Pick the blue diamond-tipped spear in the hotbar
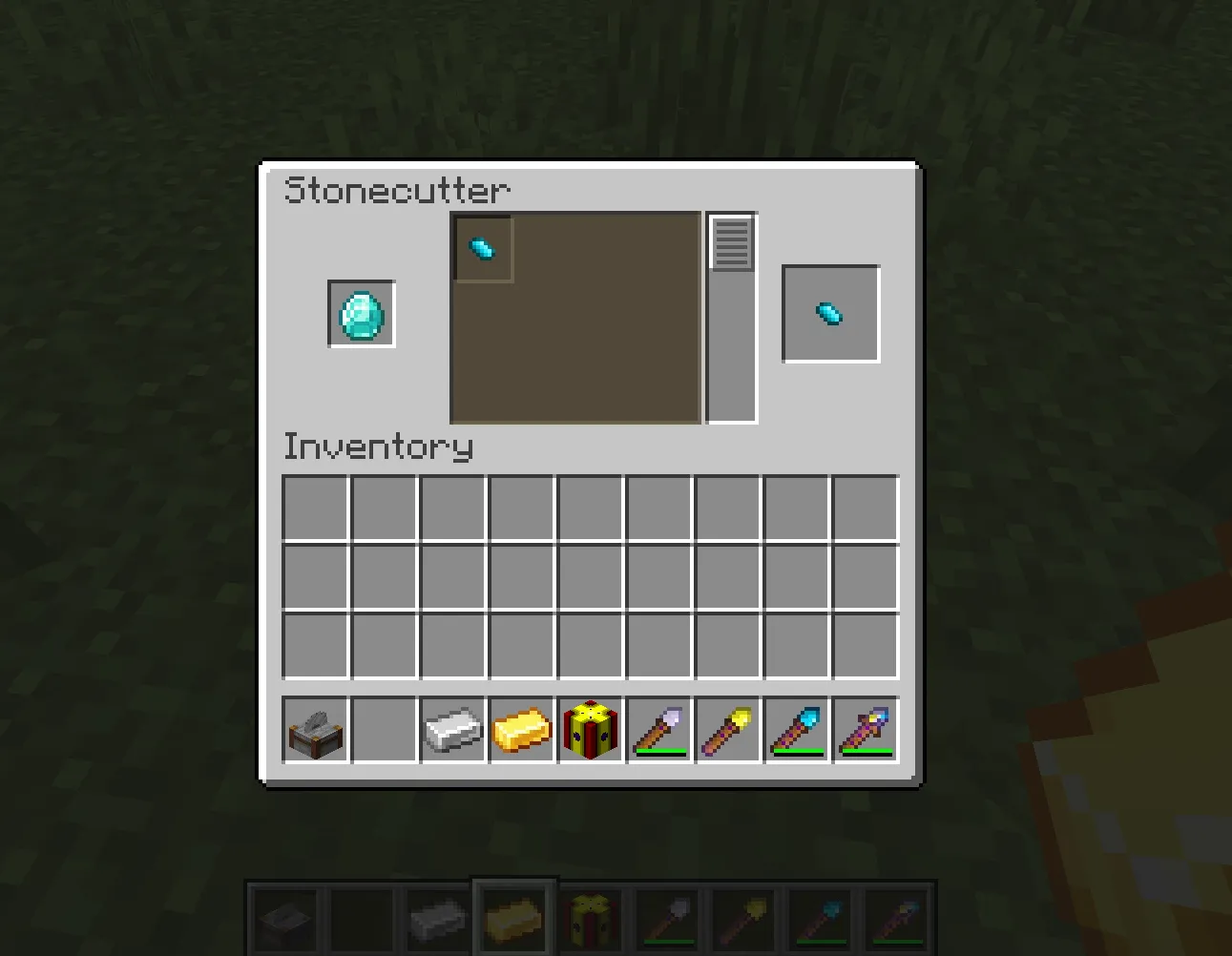This screenshot has height=956, width=1232. tap(796, 730)
